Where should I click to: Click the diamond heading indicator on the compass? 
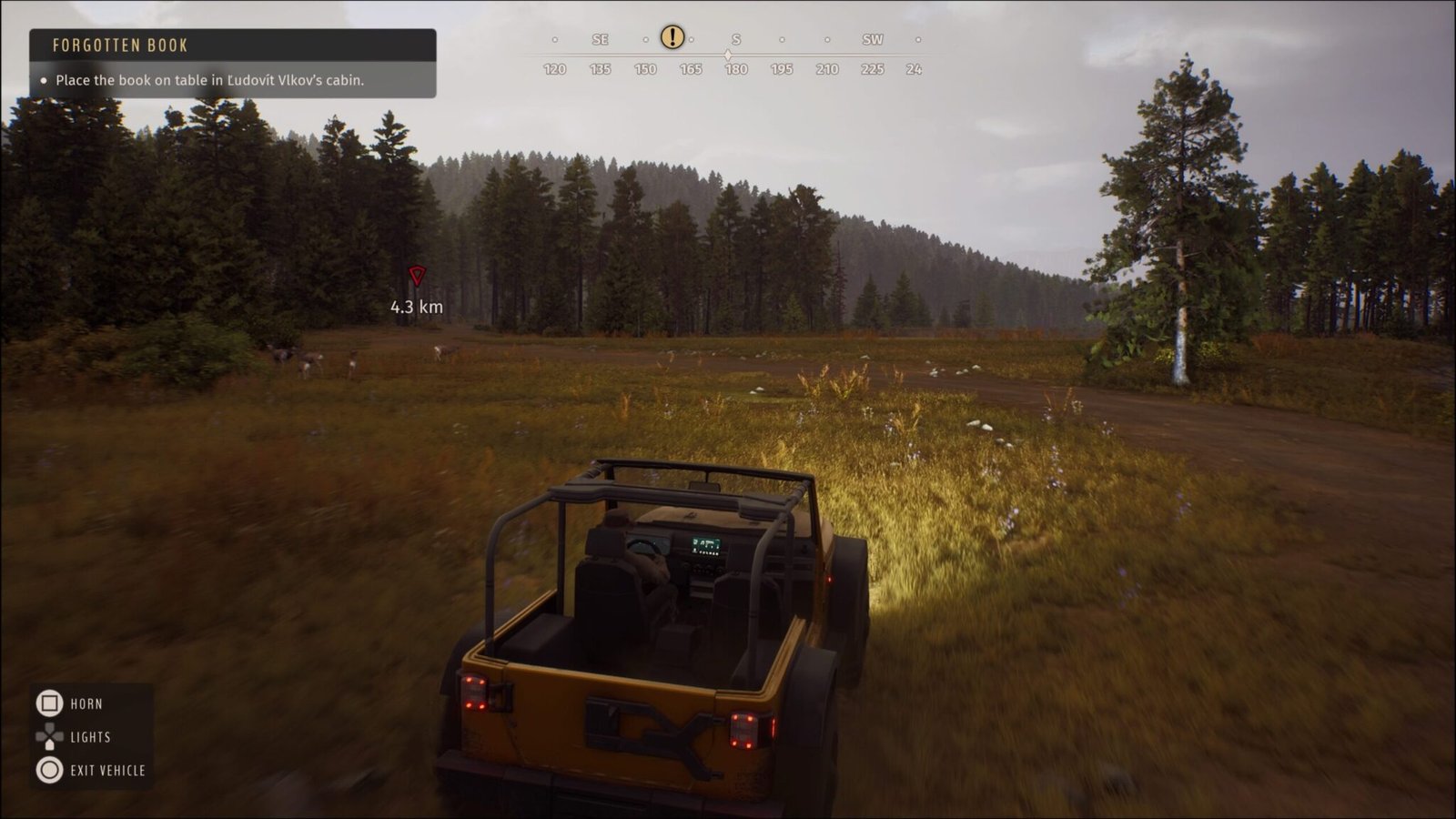[x=727, y=55]
